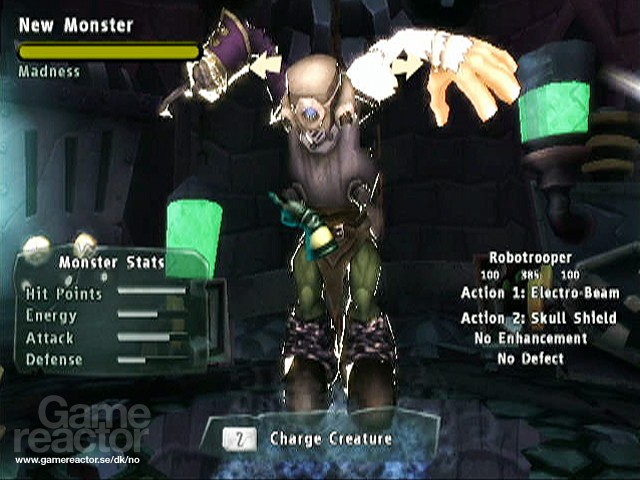The height and width of the screenshot is (480, 640).
Task: Choose Action 2: Skull Shield
Action: [539, 318]
